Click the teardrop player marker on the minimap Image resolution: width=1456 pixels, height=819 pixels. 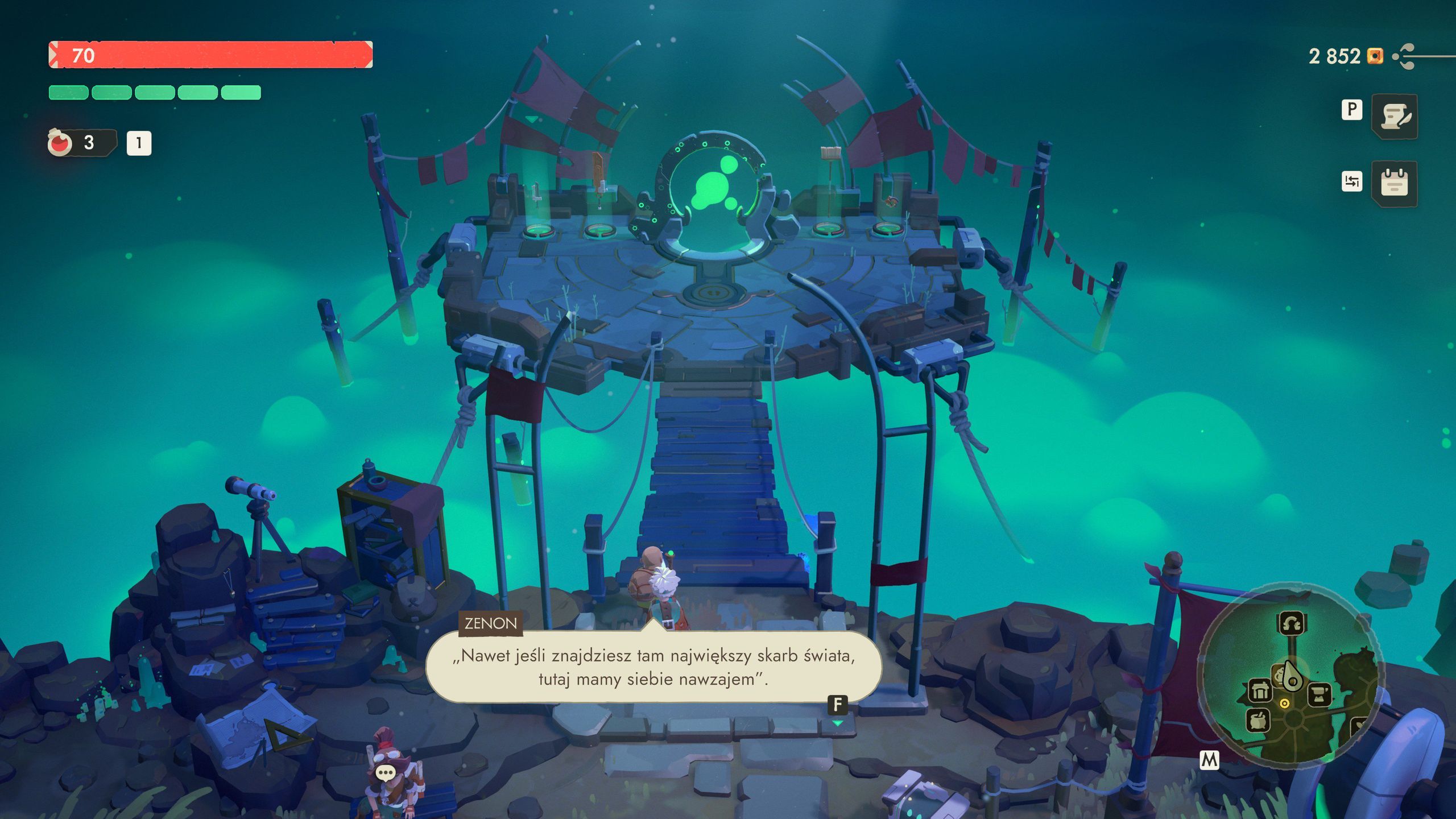1293,676
